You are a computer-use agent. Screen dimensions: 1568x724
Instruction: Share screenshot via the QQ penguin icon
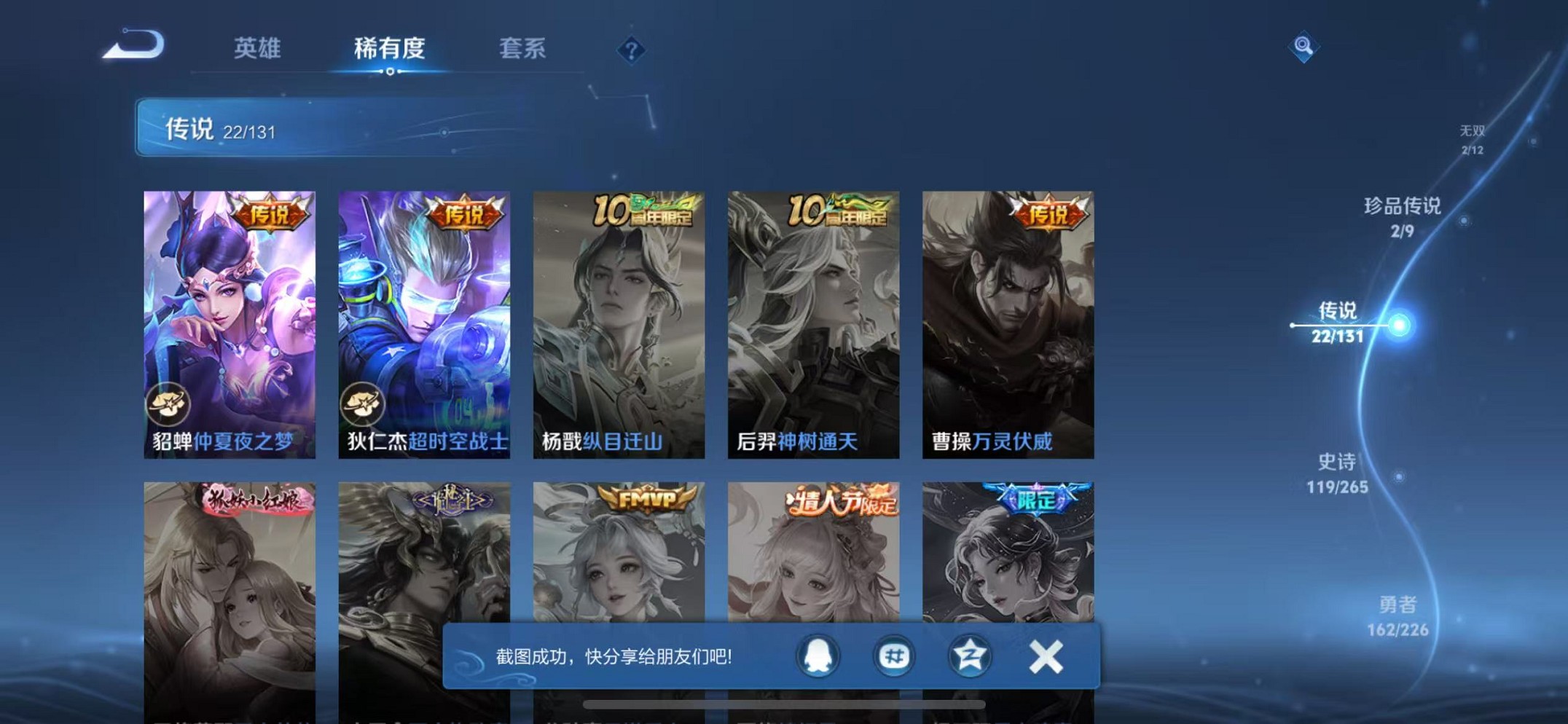pos(818,656)
